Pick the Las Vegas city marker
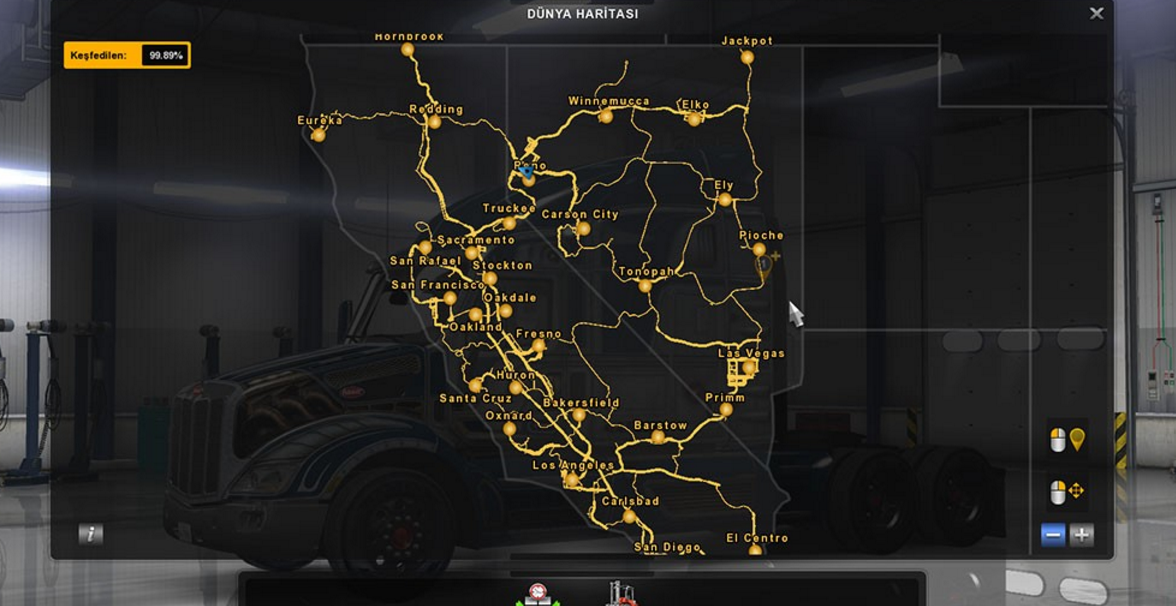 (749, 368)
